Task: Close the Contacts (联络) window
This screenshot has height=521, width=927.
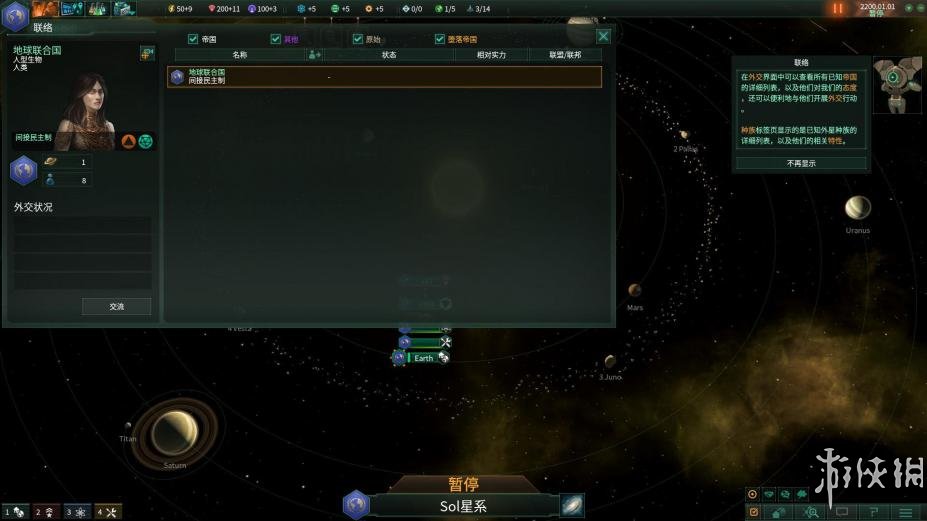Action: pos(603,36)
